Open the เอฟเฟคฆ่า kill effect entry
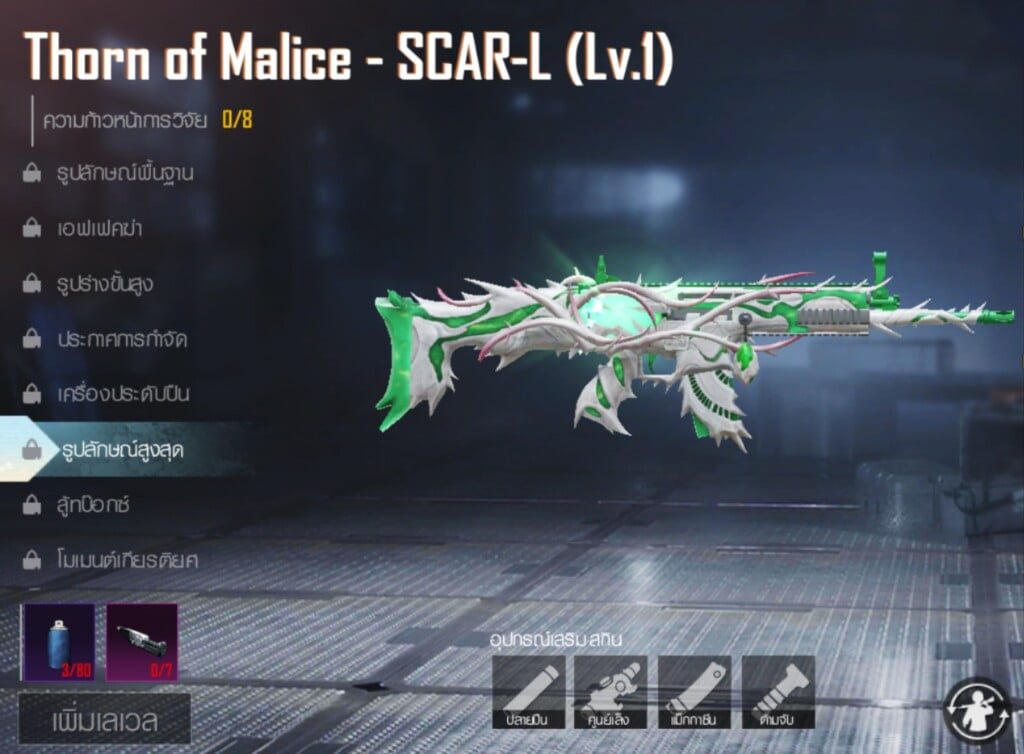 pyautogui.click(x=98, y=228)
